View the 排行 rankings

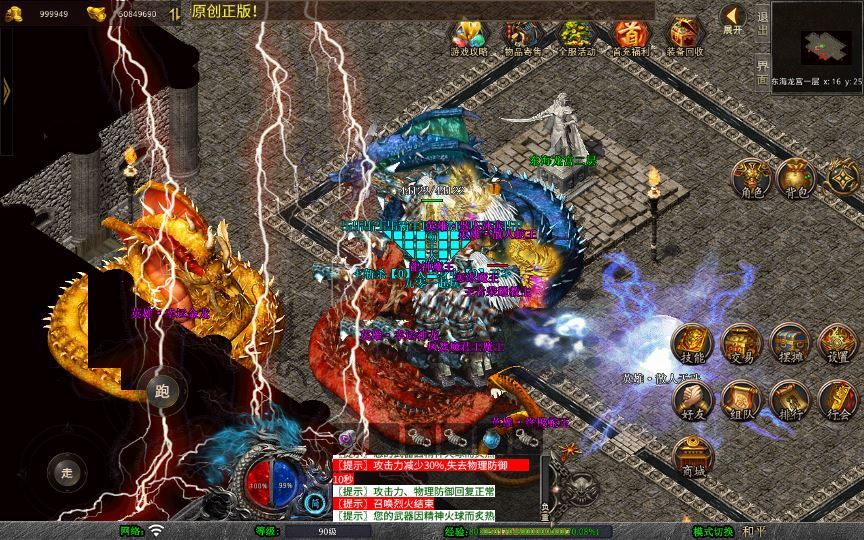[789, 400]
